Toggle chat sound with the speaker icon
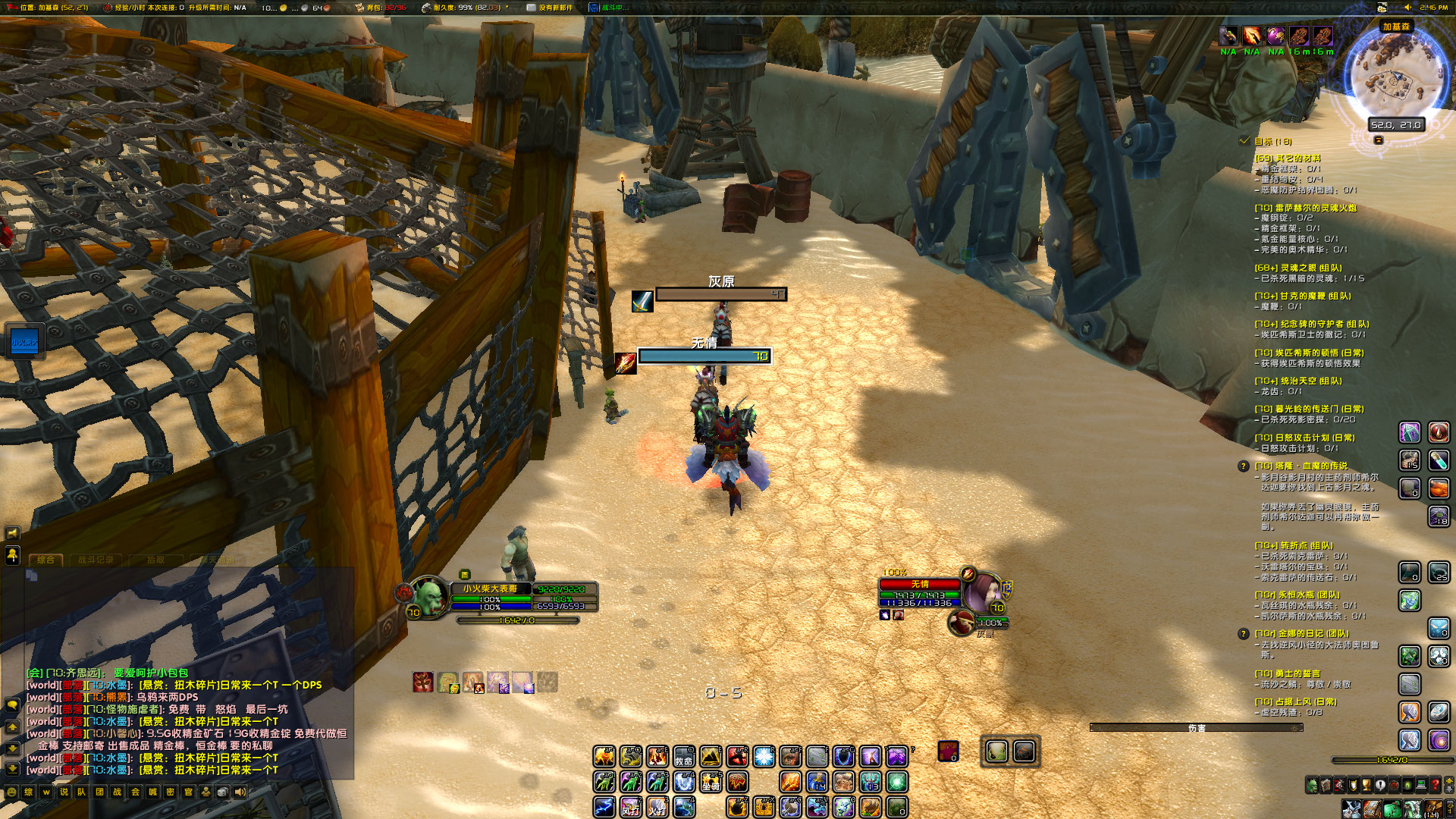The width and height of the screenshot is (1456, 819). (240, 792)
